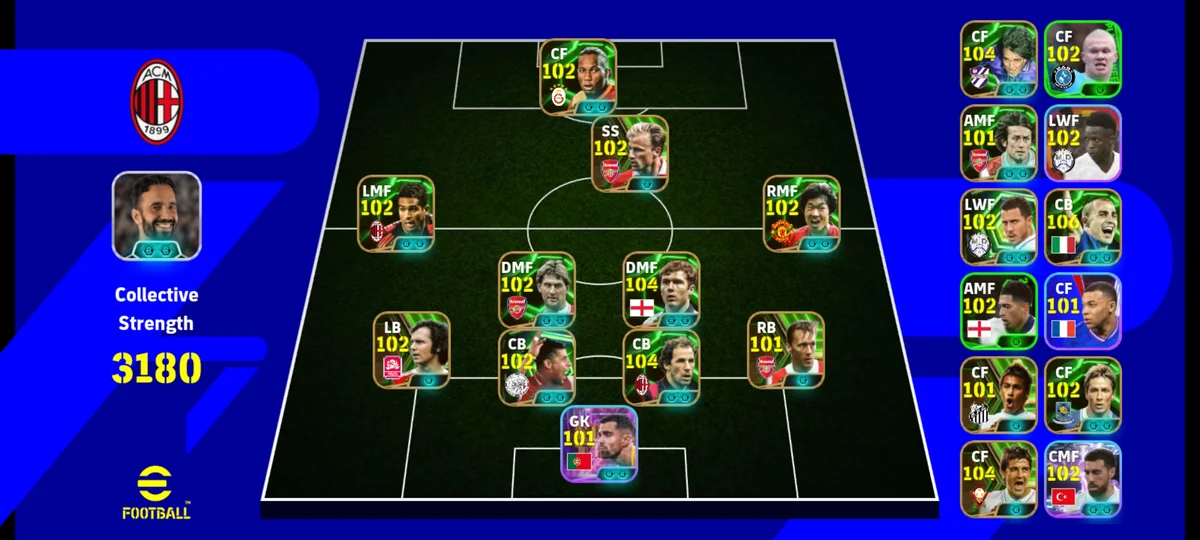Pick the AMF 102 substitute card
The width and height of the screenshot is (1200, 540).
tap(998, 311)
